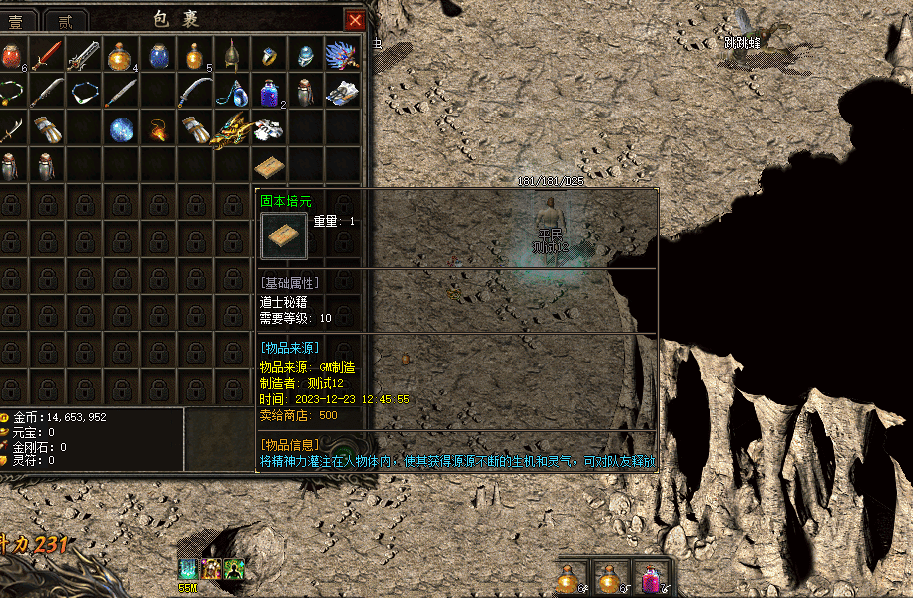Use the pink potion in the hotbar
913x598 pixels.
click(x=650, y=578)
